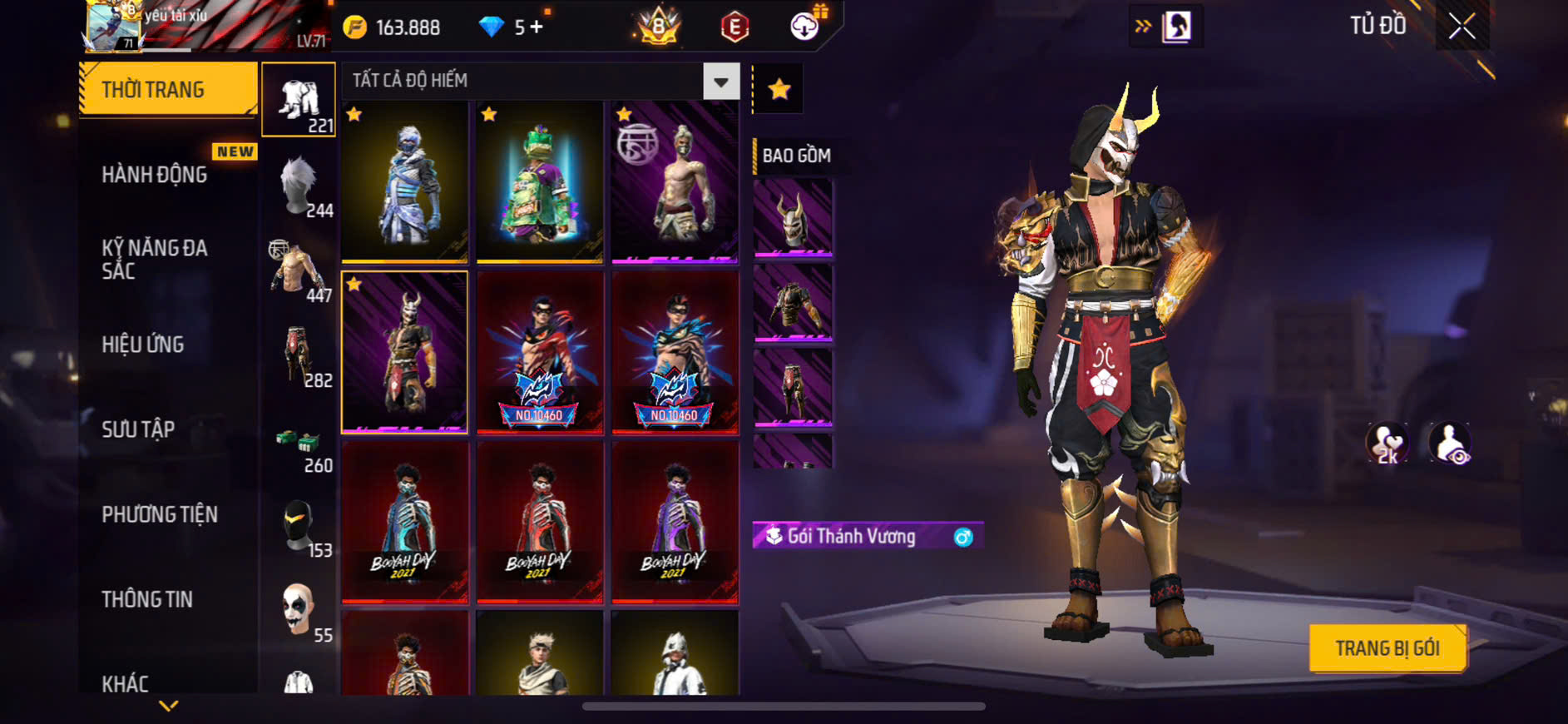Screen dimensions: 1568x724
Task: Select the blue hooded ninja bundle
Action: click(x=404, y=182)
